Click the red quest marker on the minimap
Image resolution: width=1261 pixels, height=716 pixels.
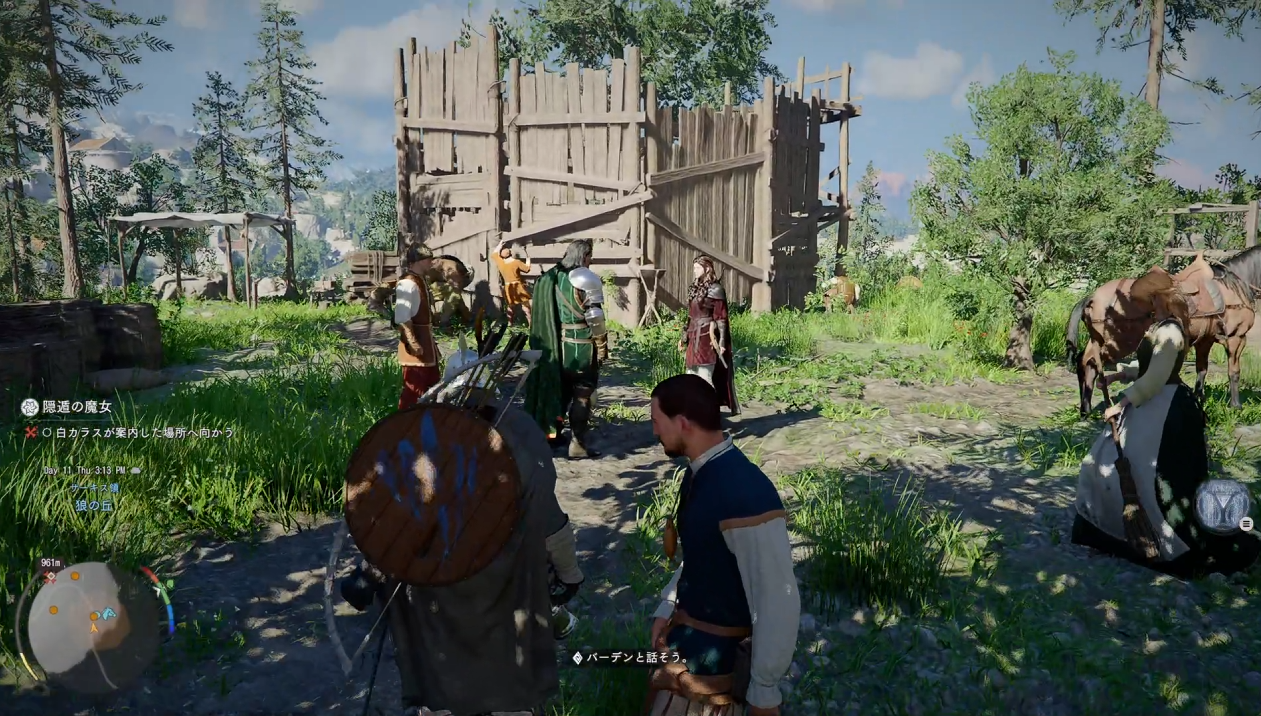coord(50,578)
